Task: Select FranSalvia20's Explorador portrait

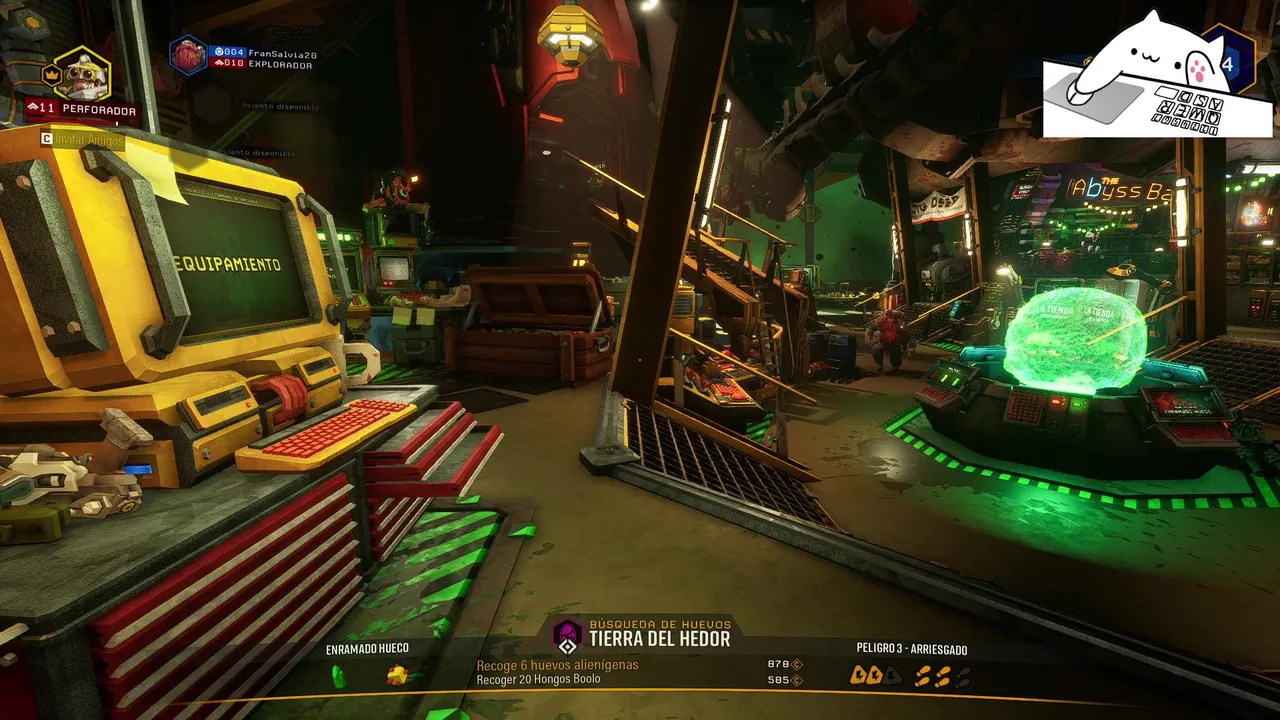Action: click(x=188, y=56)
